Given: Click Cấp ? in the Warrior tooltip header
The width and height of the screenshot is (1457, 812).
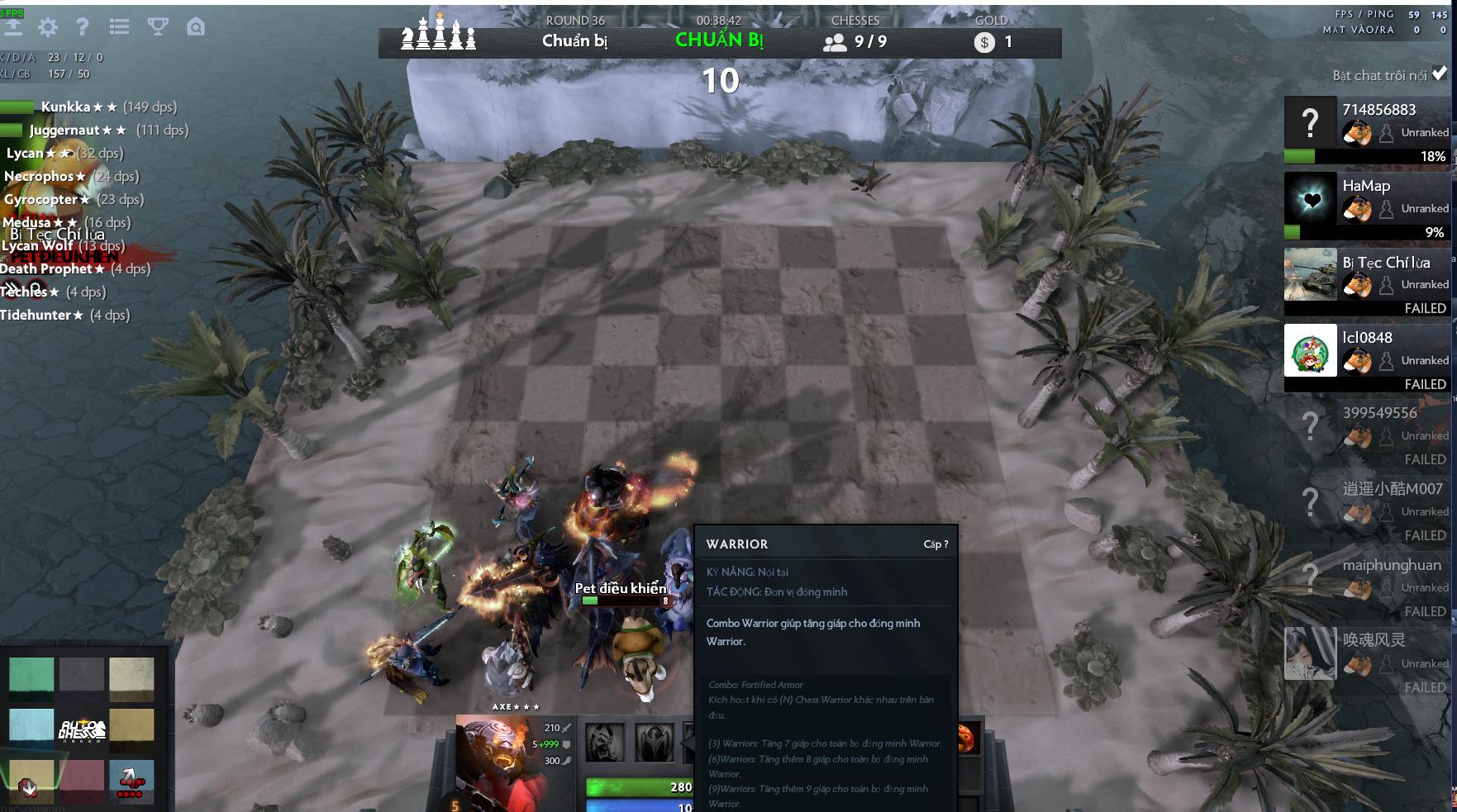Looking at the screenshot, I should pos(938,544).
